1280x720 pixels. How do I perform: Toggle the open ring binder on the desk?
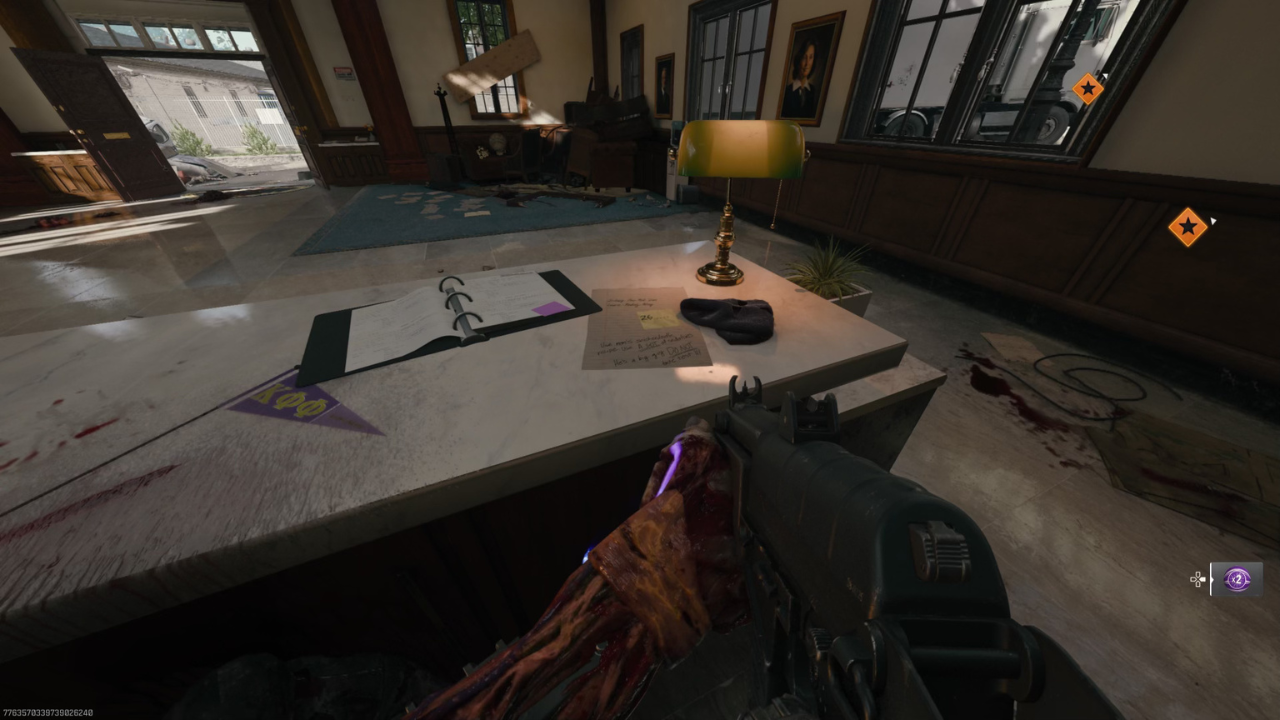(x=440, y=315)
